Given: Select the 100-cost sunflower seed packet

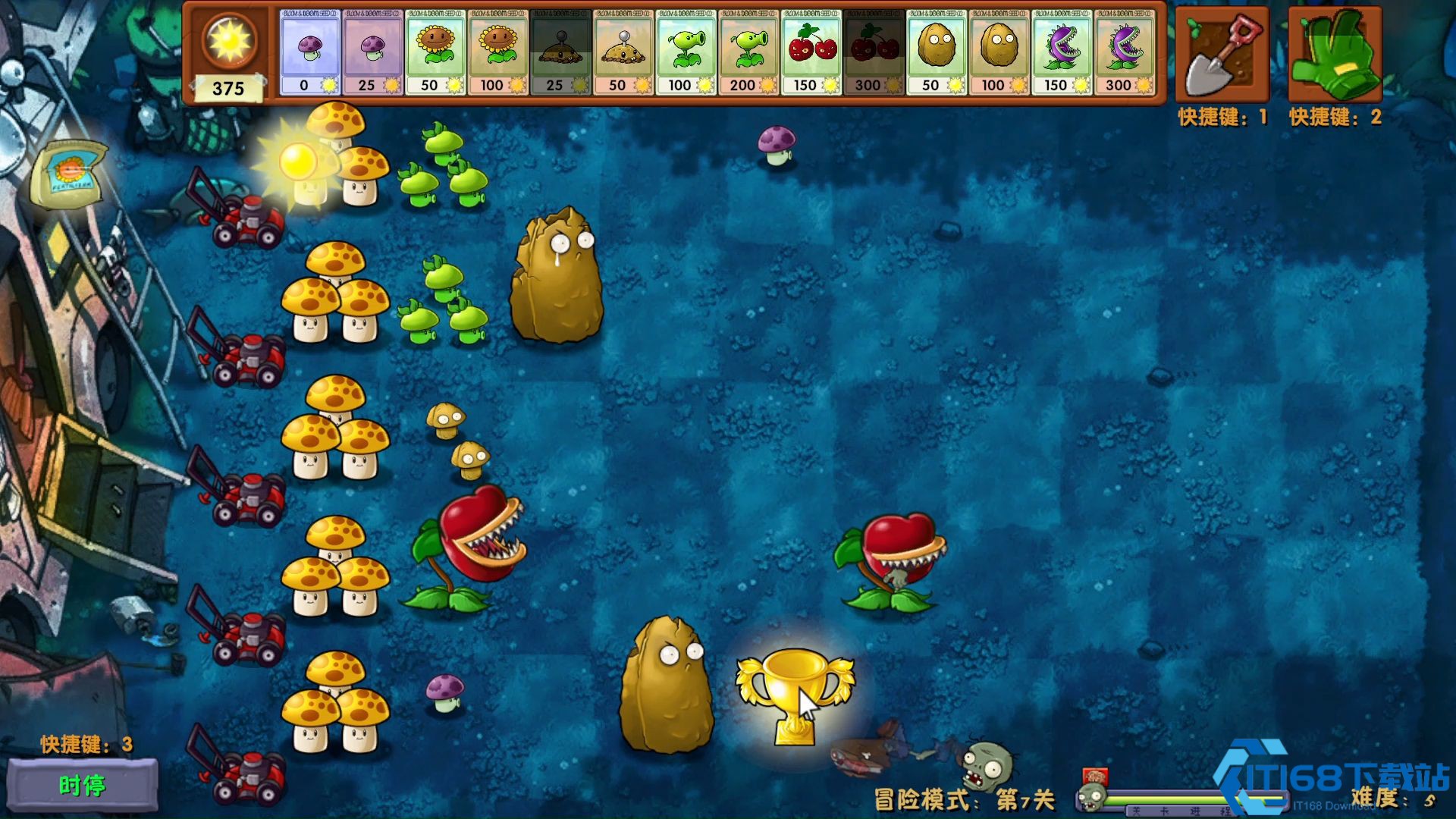Looking at the screenshot, I should 498,52.
